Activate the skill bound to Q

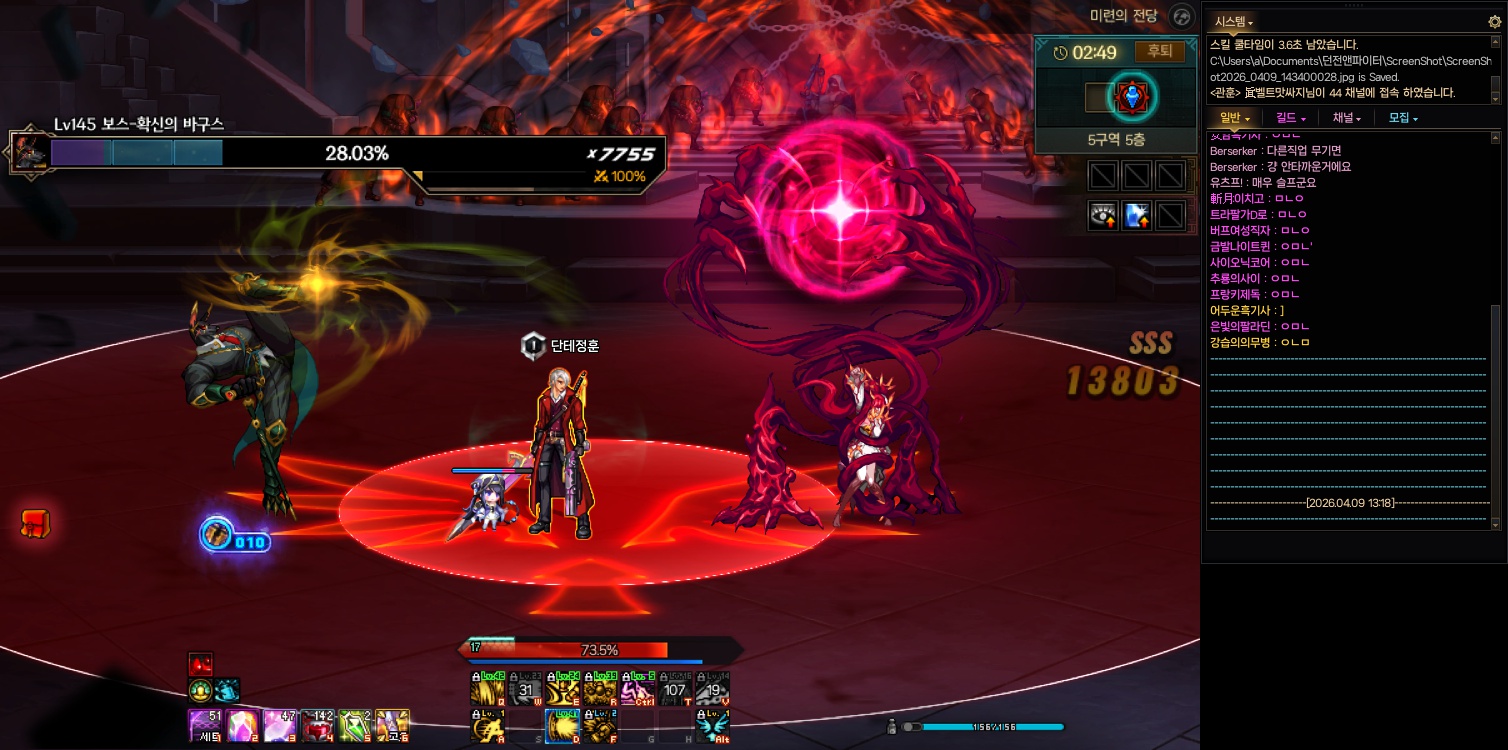tap(488, 690)
